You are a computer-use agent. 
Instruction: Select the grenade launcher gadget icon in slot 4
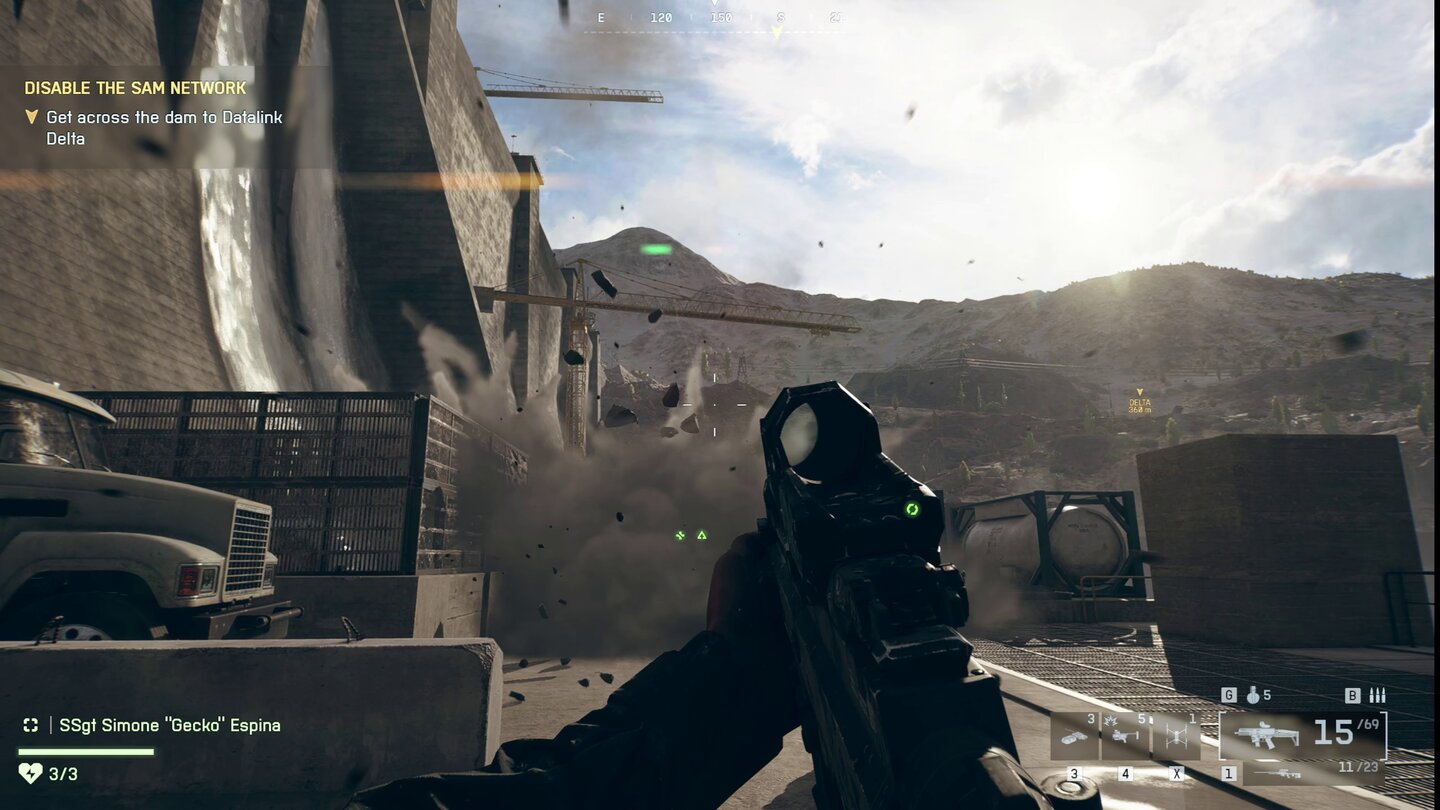point(1123,734)
